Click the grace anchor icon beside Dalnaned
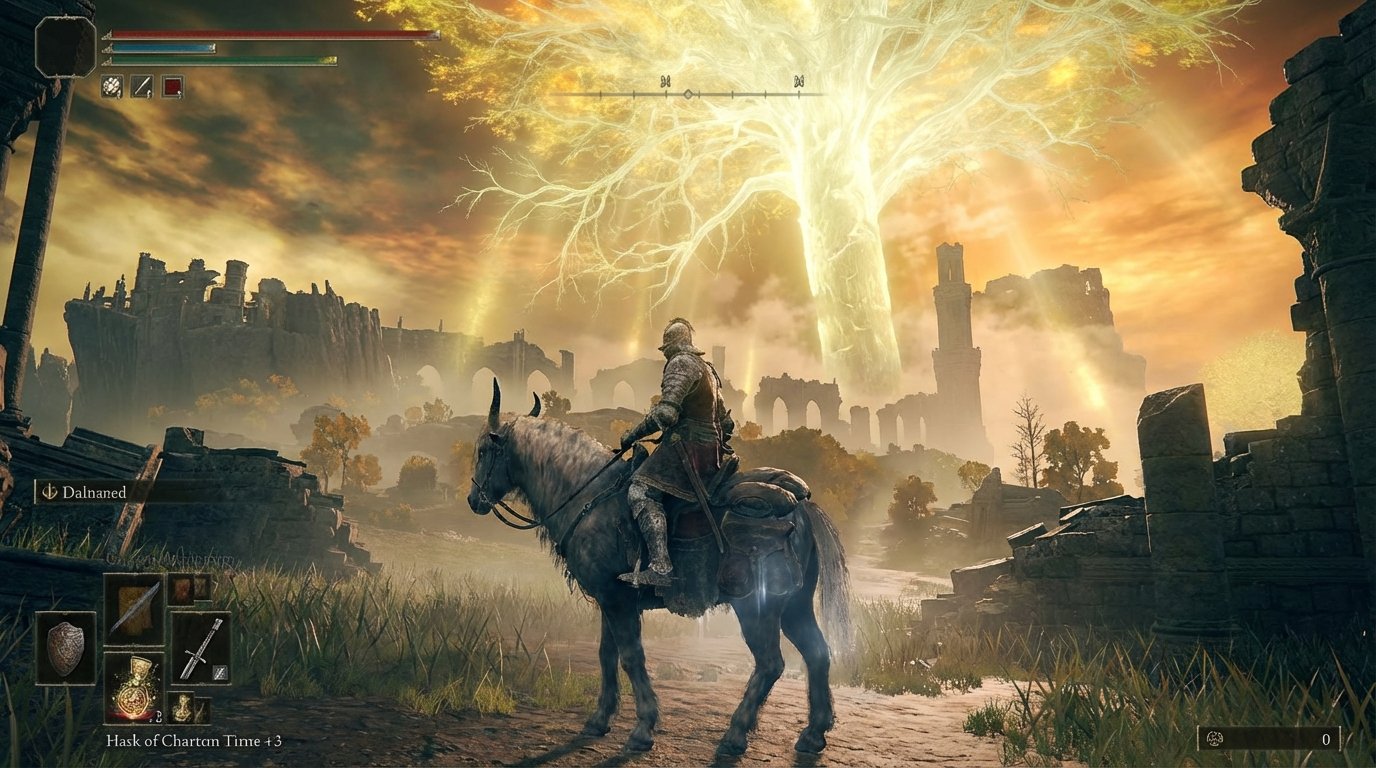The width and height of the screenshot is (1376, 768). tap(49, 492)
